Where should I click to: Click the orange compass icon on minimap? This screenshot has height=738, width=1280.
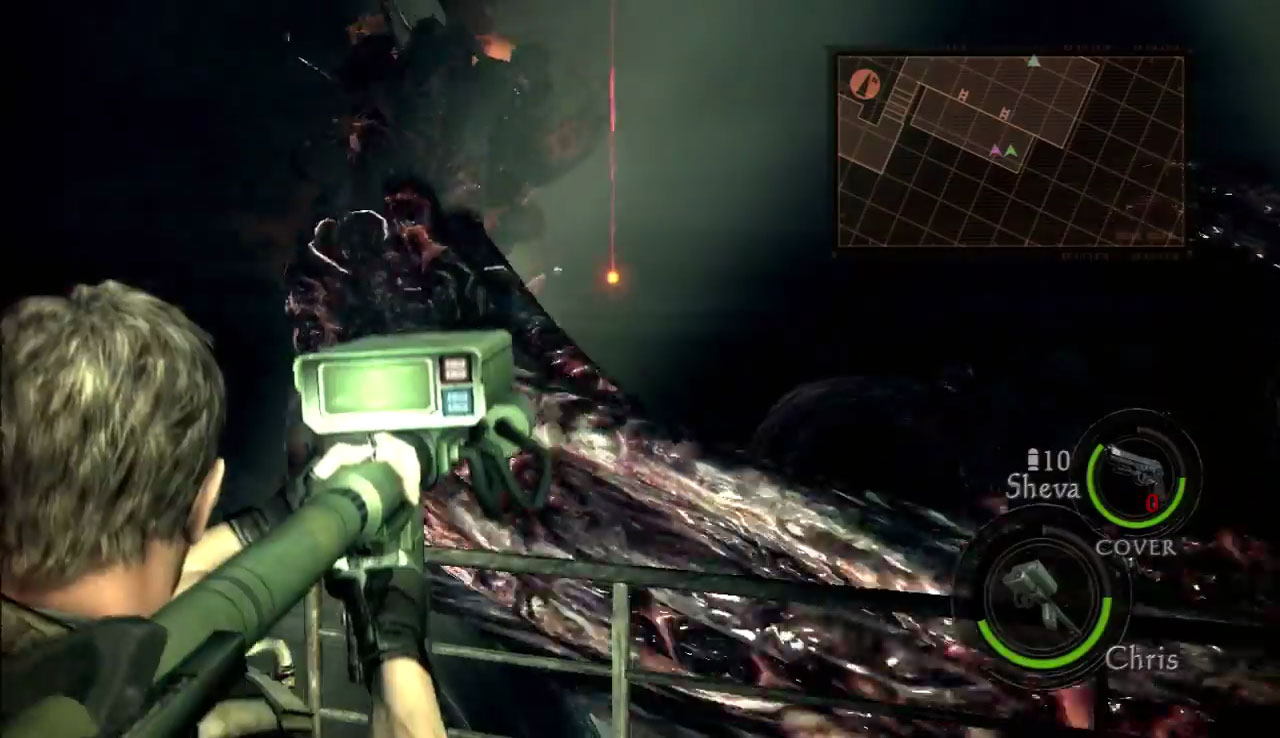(x=865, y=84)
